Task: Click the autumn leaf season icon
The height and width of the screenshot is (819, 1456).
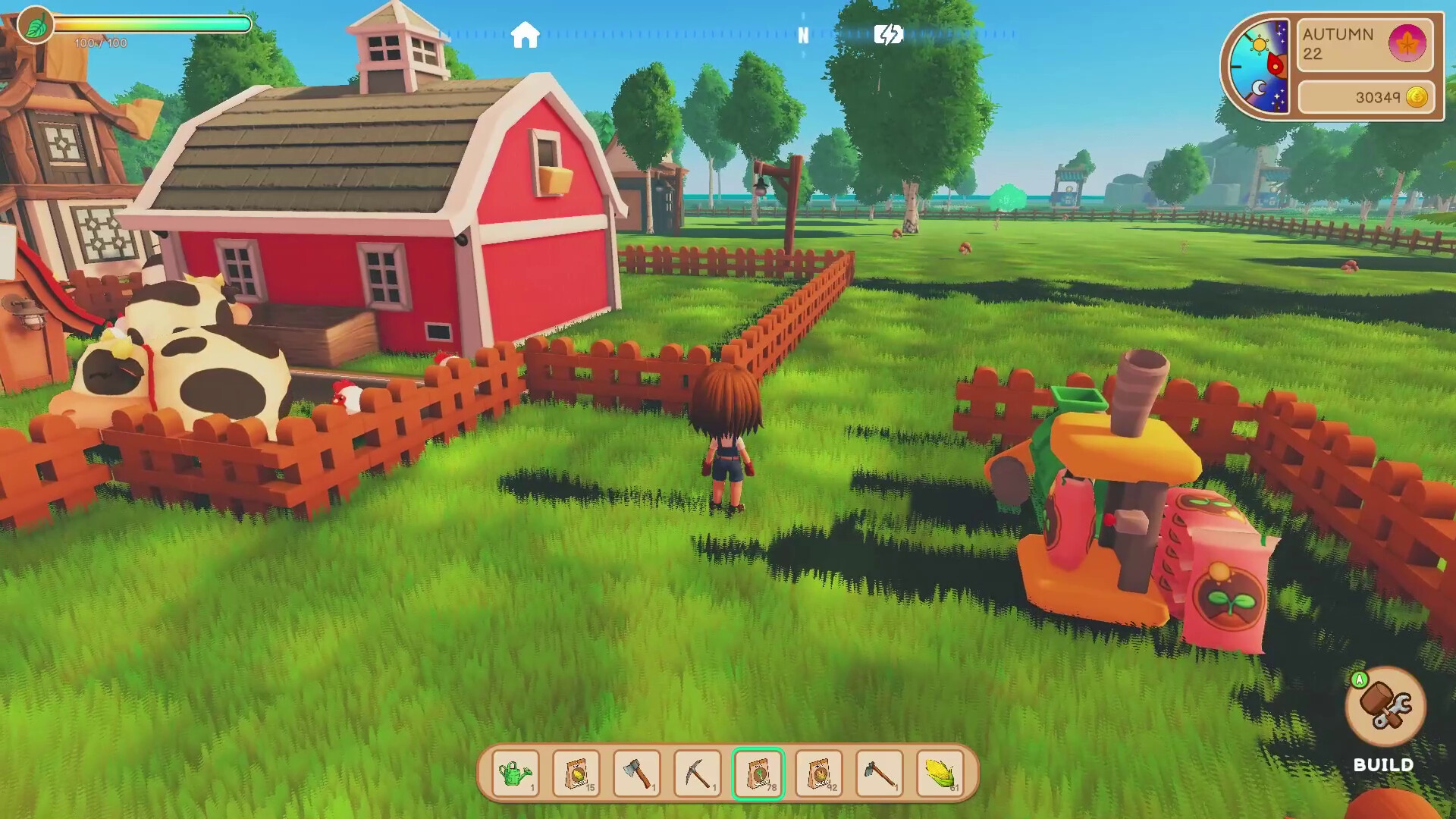Action: pos(1408,43)
